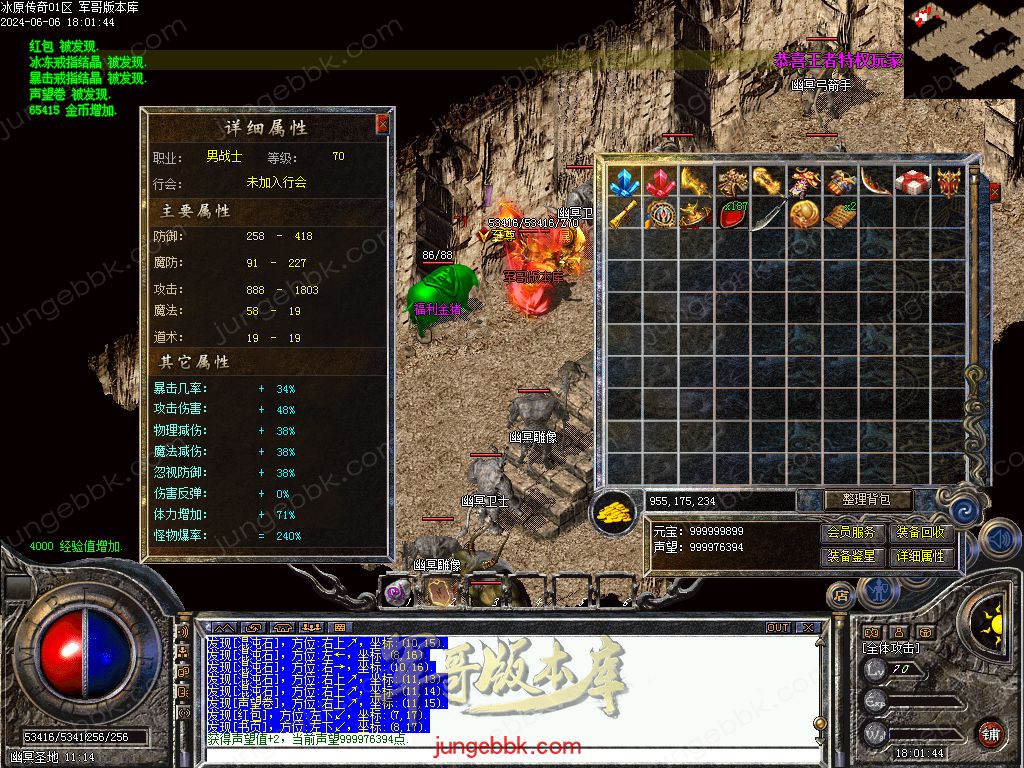This screenshot has width=1024, height=768.
Task: Click the OUT button above chat
Action: point(778,627)
